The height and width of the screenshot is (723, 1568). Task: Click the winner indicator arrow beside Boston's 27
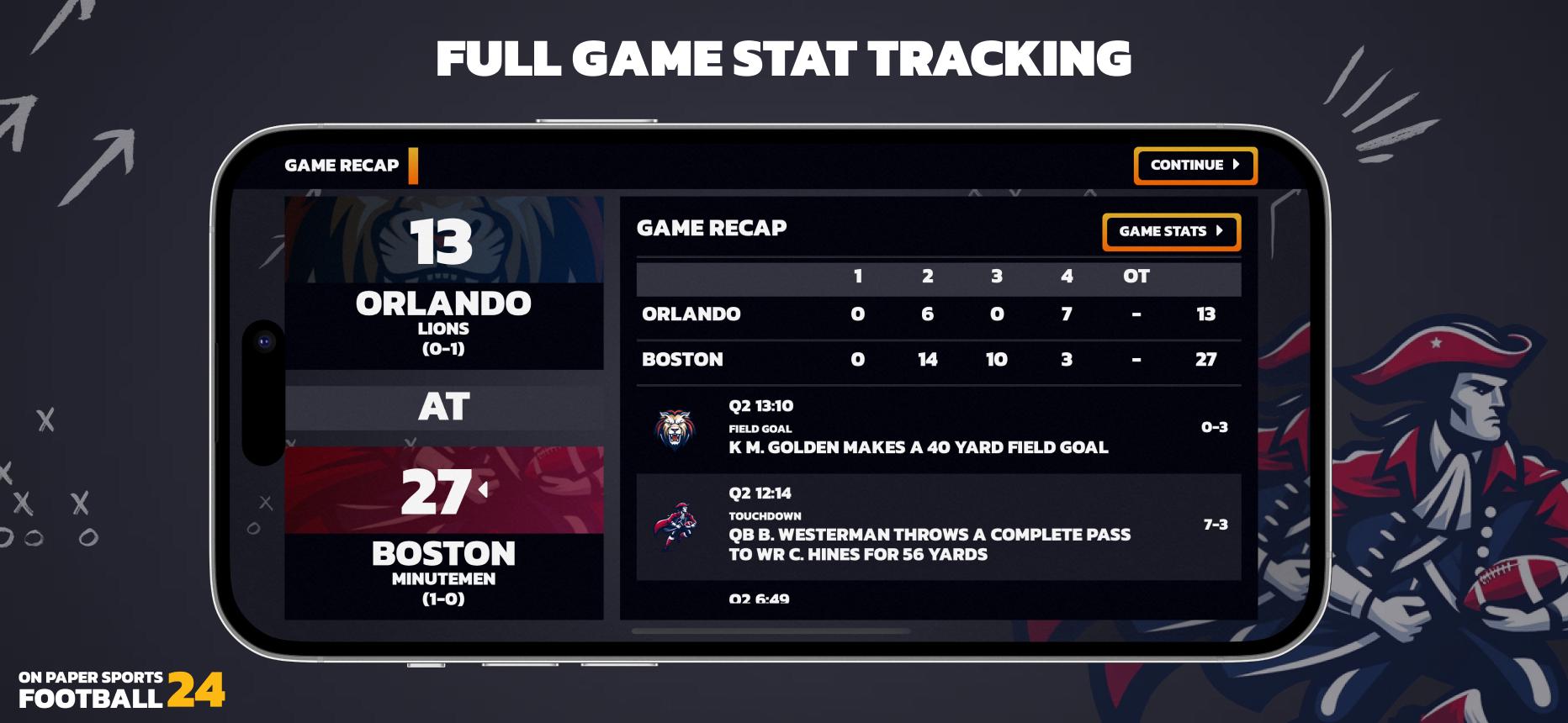coord(482,491)
